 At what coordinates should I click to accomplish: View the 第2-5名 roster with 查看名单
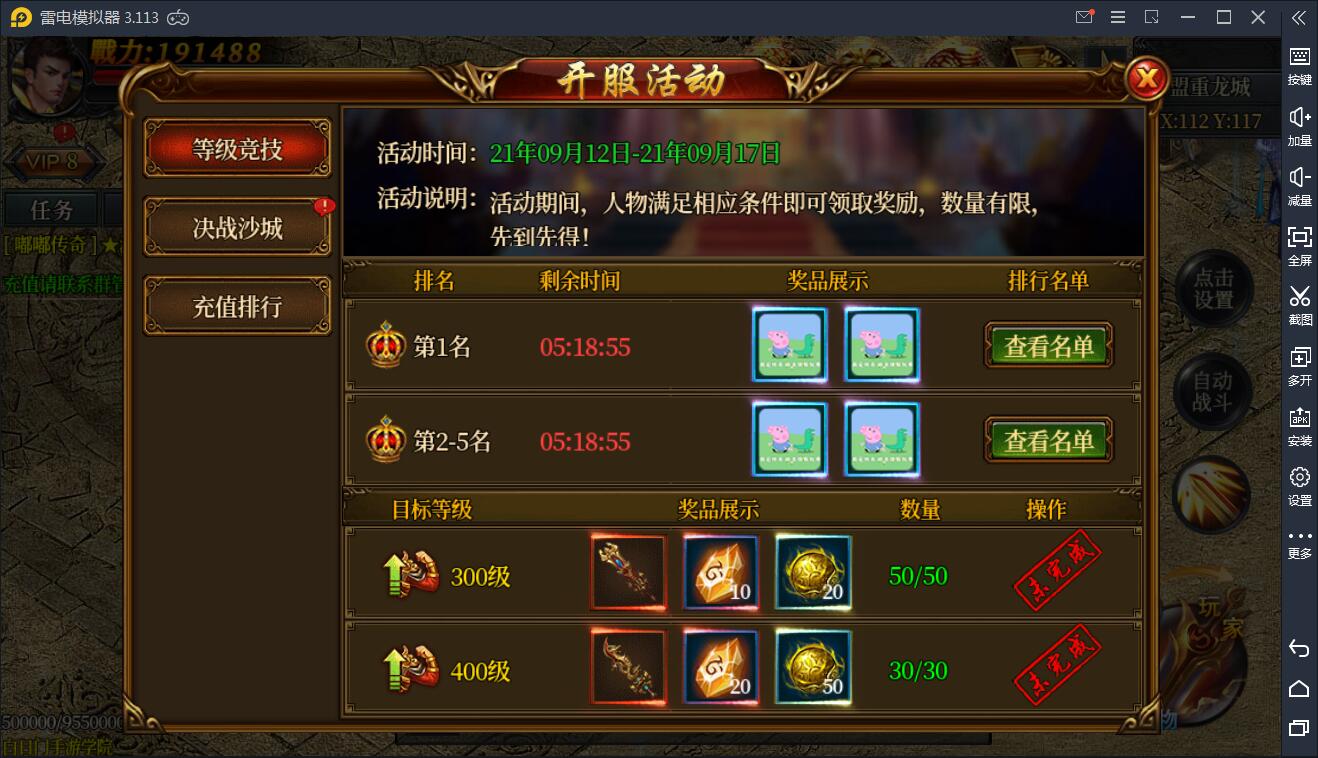pyautogui.click(x=1048, y=440)
